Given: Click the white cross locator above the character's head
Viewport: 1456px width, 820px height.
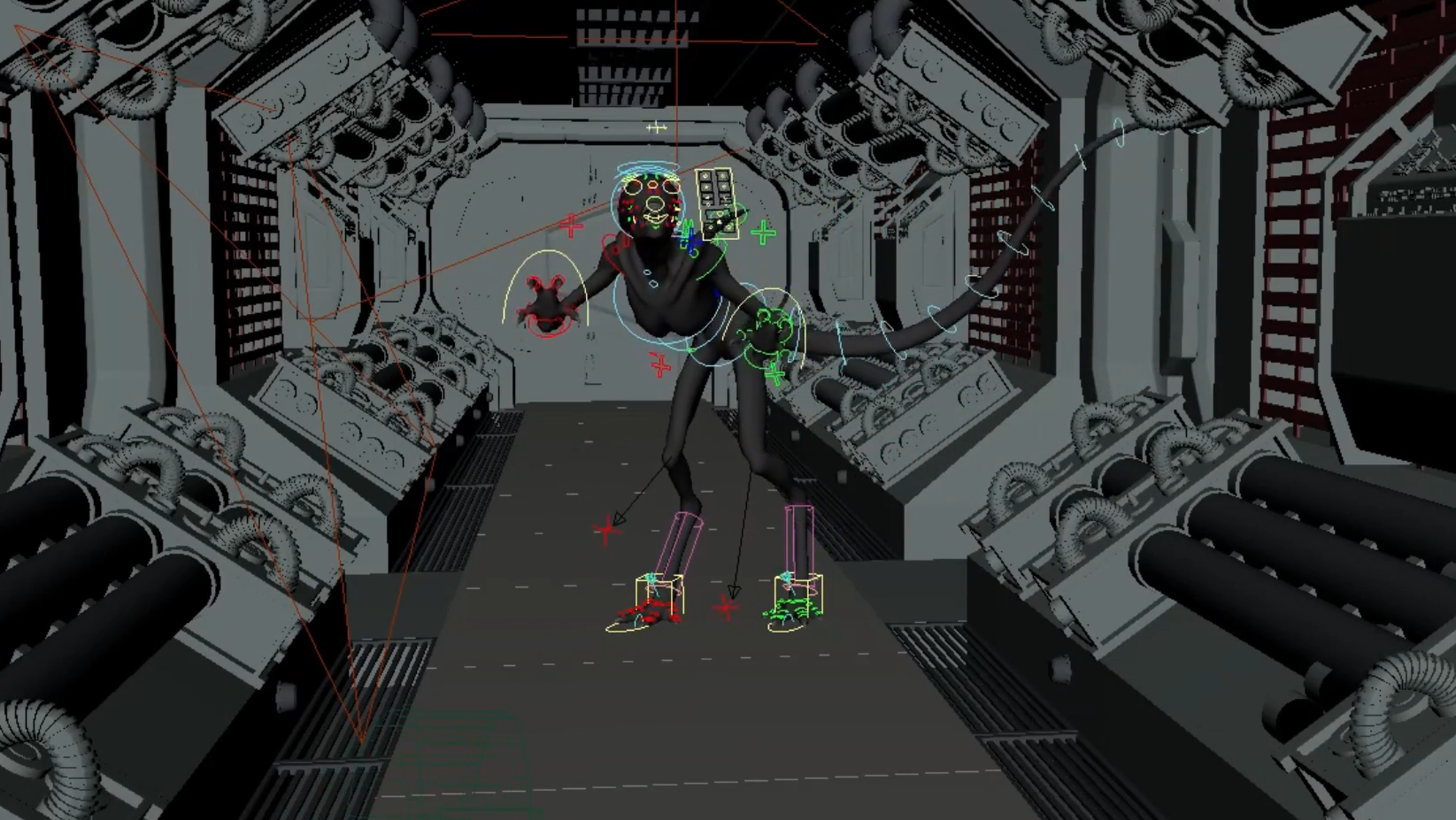Looking at the screenshot, I should (656, 128).
